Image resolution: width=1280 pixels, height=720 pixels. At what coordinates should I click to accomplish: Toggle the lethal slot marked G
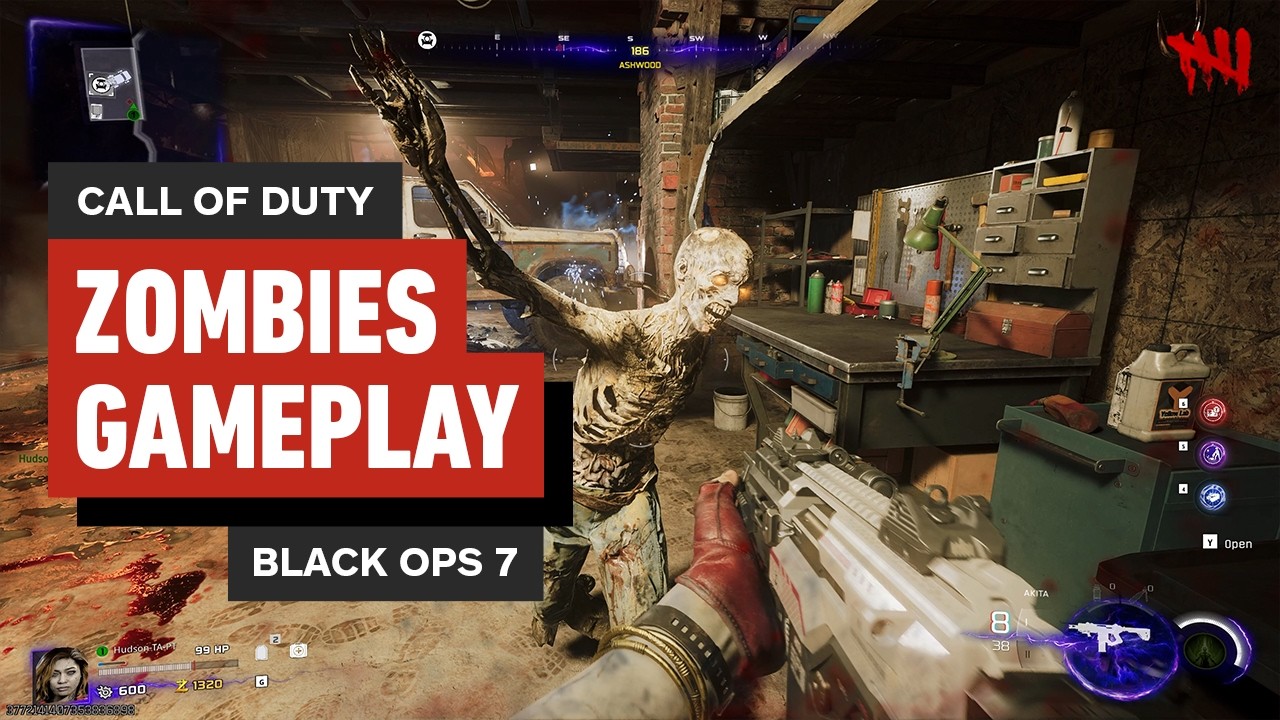[262, 682]
